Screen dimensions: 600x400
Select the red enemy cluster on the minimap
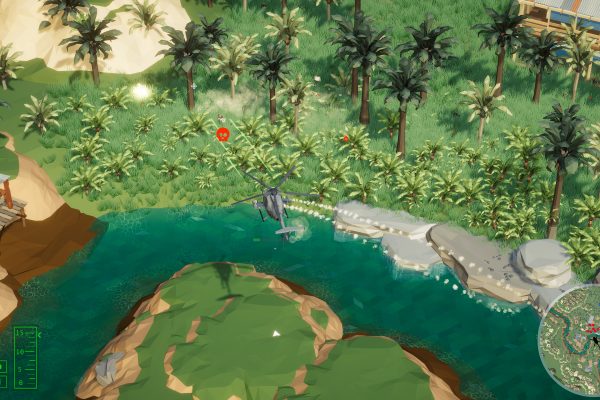pyautogui.click(x=590, y=327)
